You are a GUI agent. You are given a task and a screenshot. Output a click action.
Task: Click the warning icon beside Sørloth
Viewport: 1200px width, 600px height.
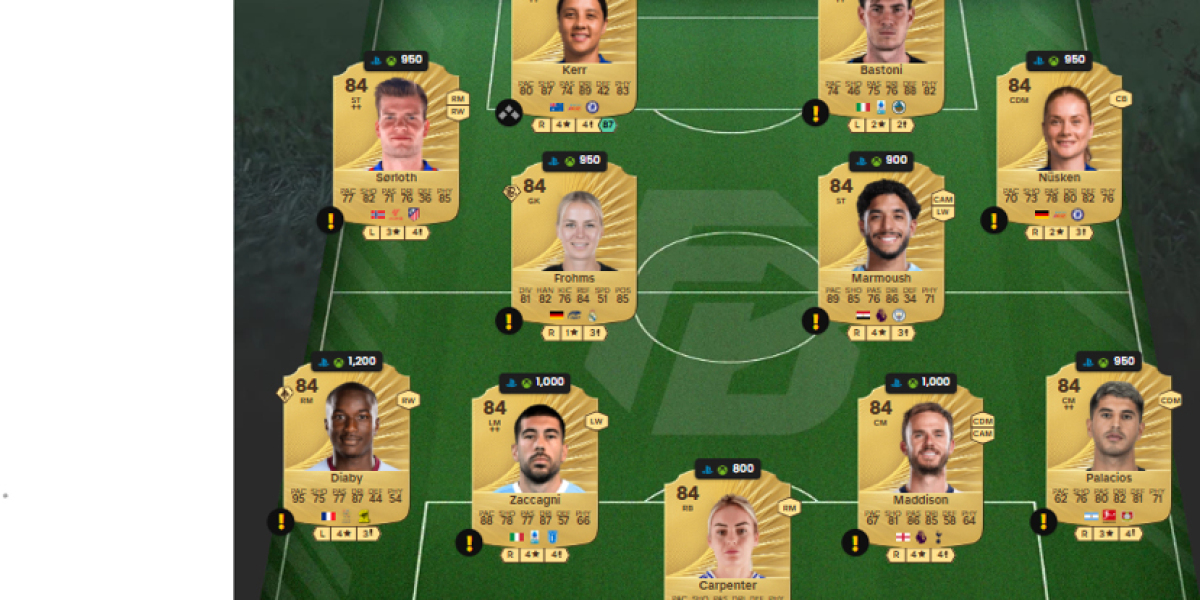pos(330,220)
